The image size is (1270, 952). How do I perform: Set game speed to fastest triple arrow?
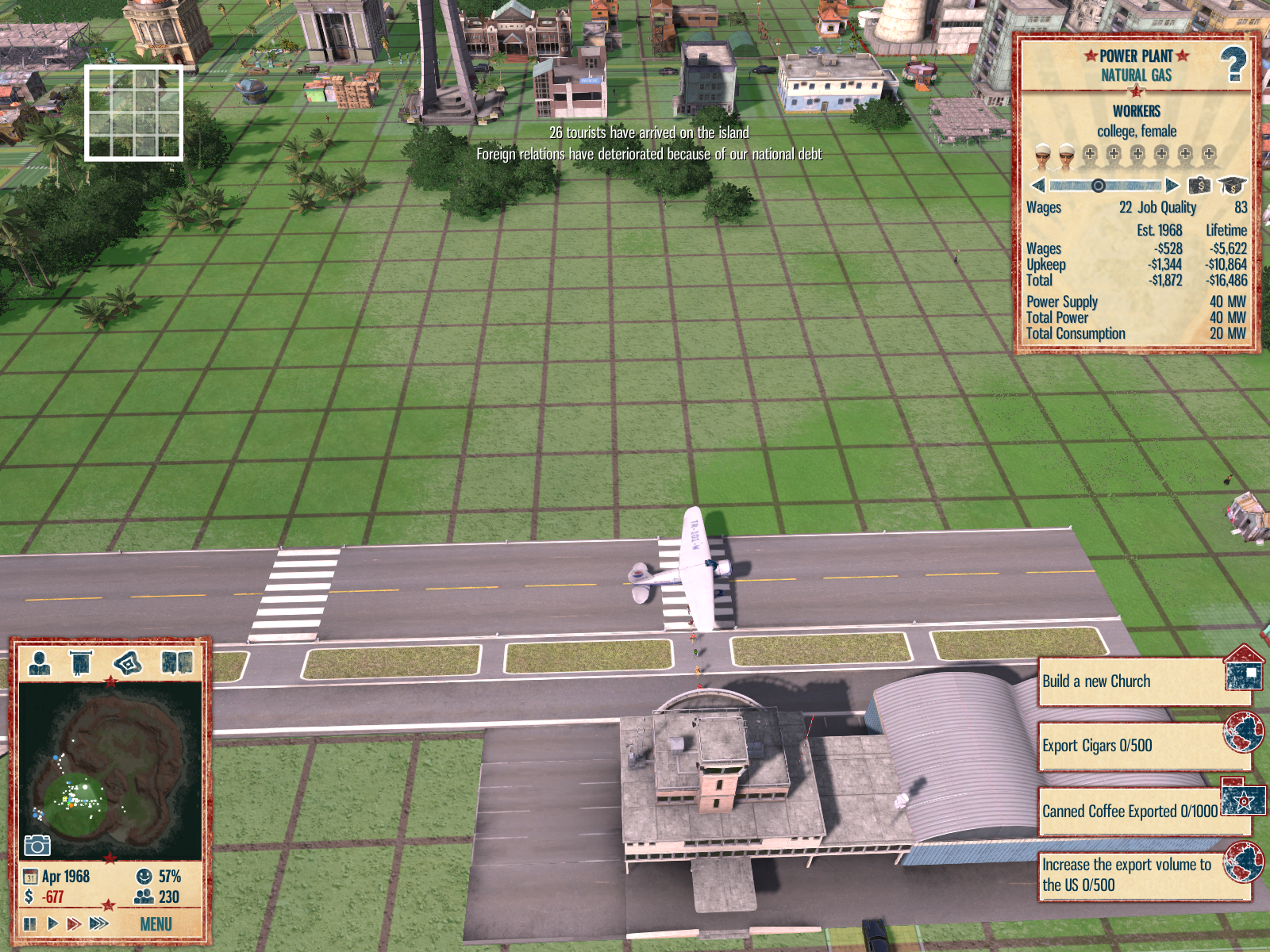pos(99,923)
